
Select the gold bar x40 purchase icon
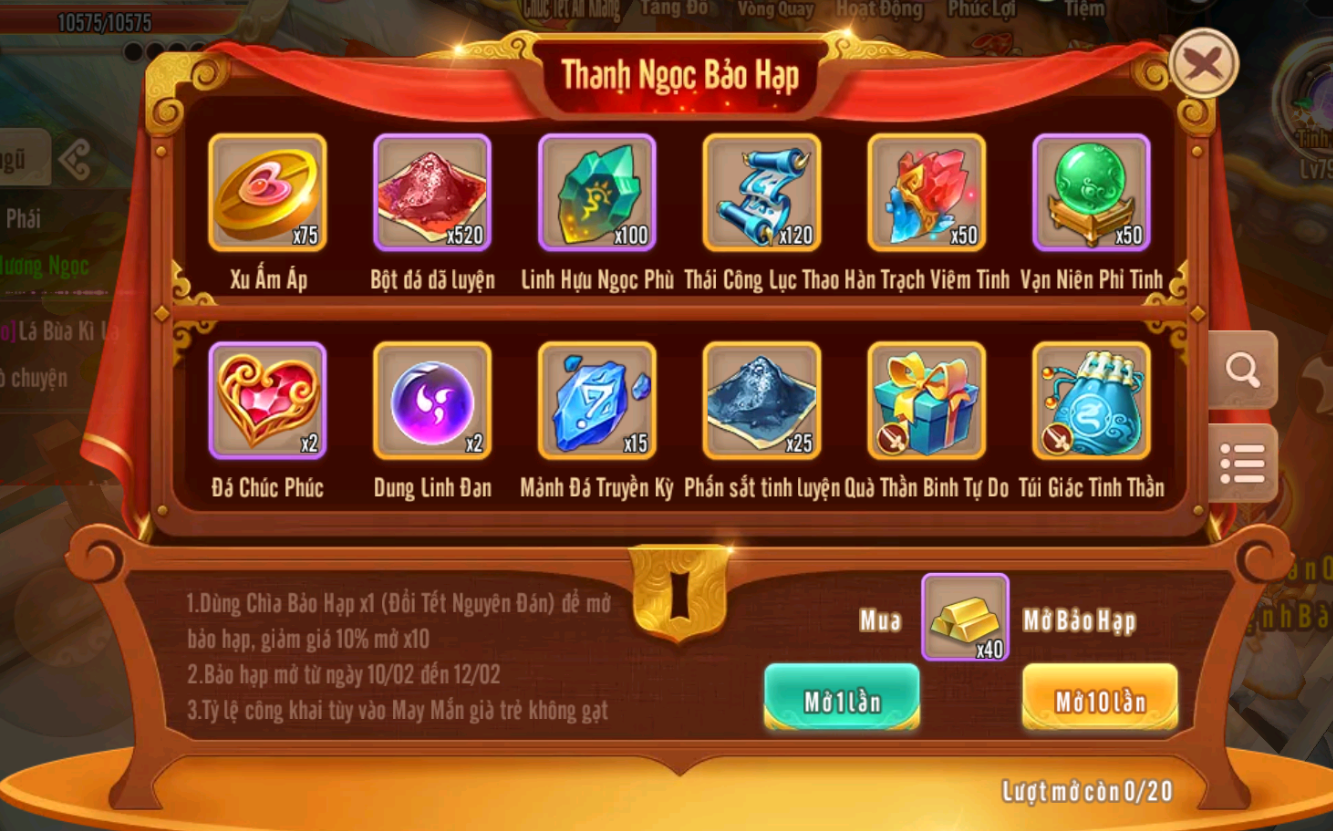965,617
